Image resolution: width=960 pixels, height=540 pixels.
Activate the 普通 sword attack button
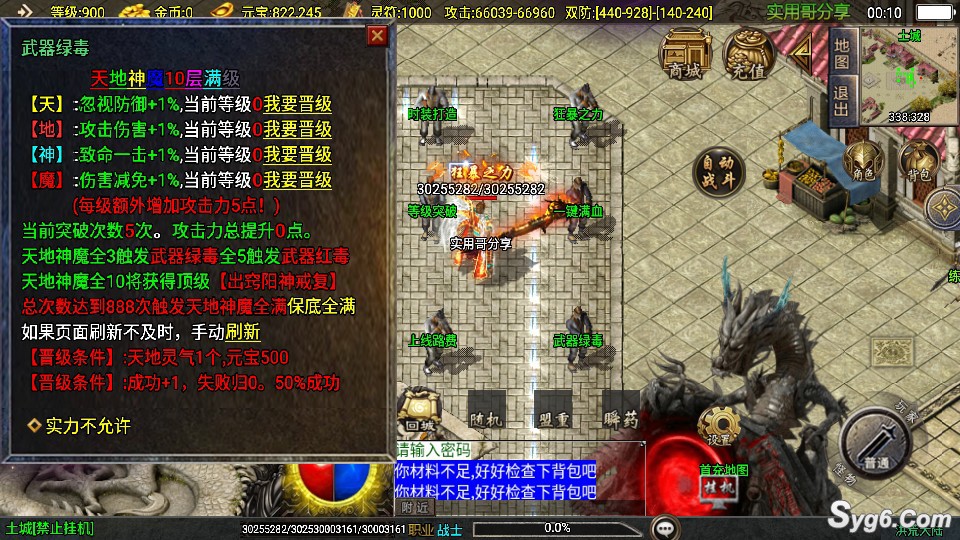tap(877, 448)
